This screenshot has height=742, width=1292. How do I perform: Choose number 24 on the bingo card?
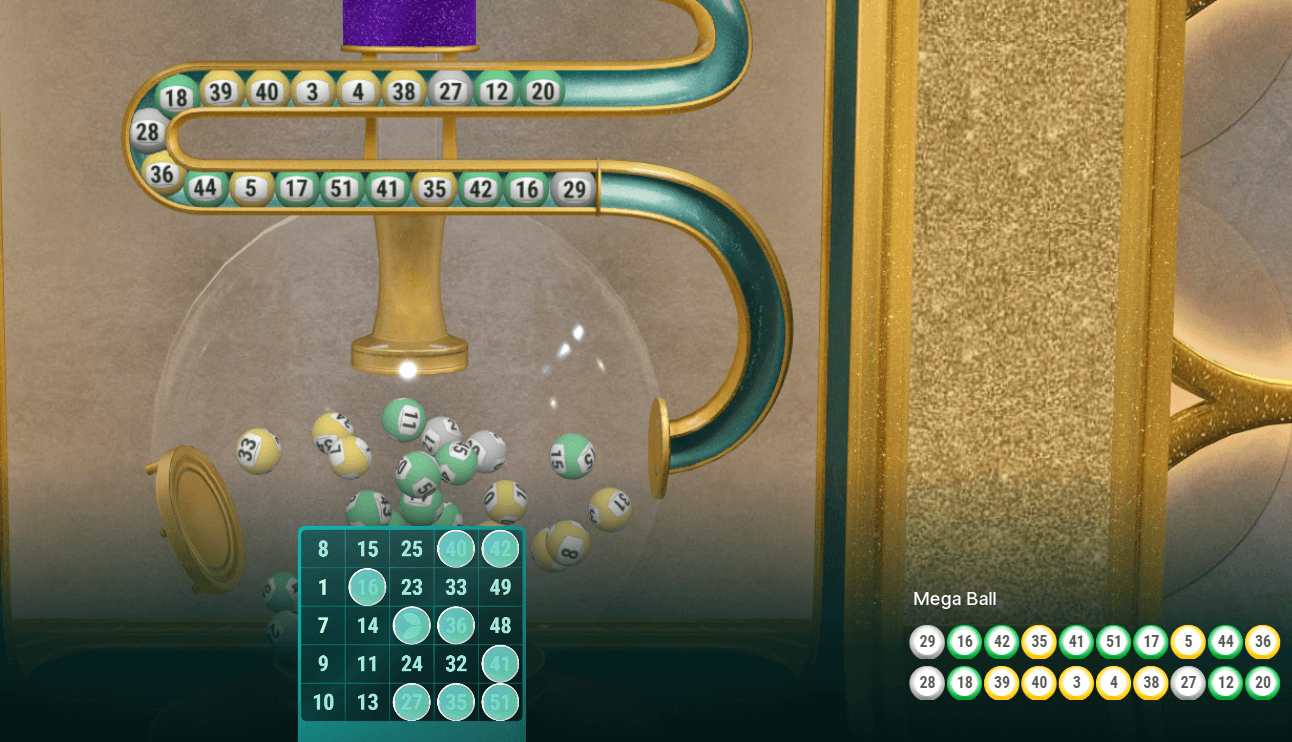(x=412, y=664)
